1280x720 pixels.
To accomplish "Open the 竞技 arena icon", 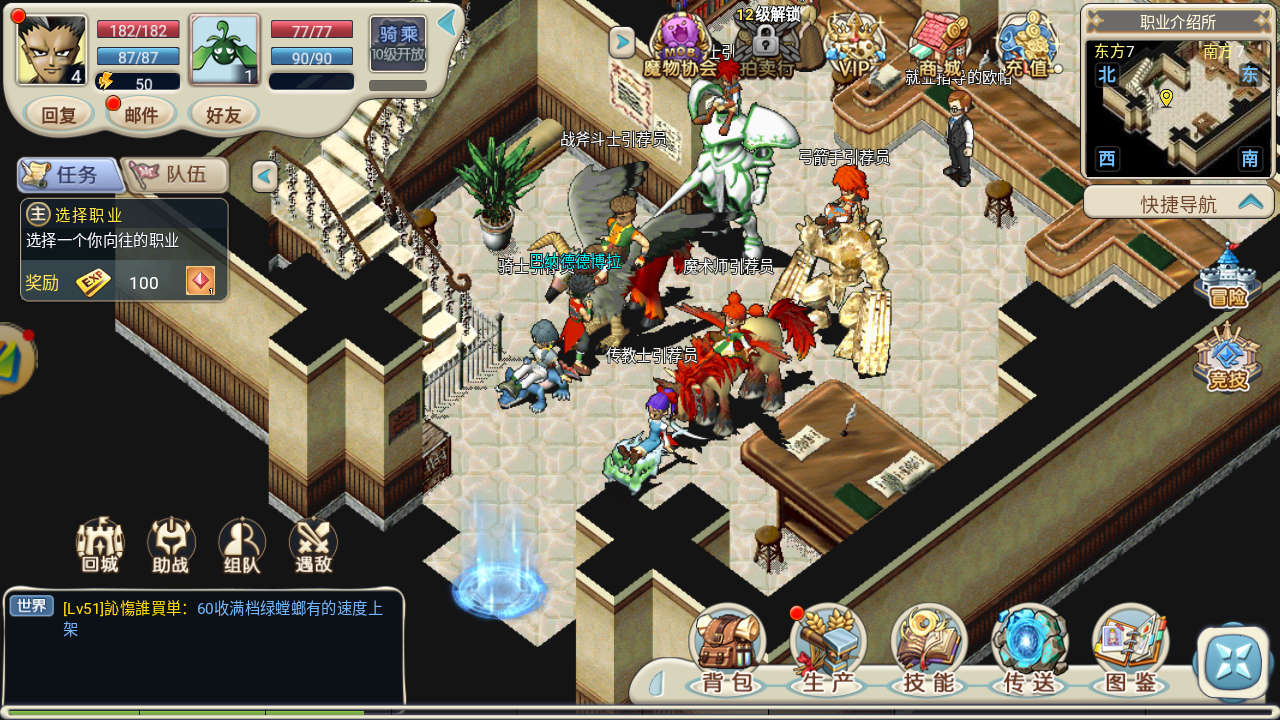I will pos(1227,358).
